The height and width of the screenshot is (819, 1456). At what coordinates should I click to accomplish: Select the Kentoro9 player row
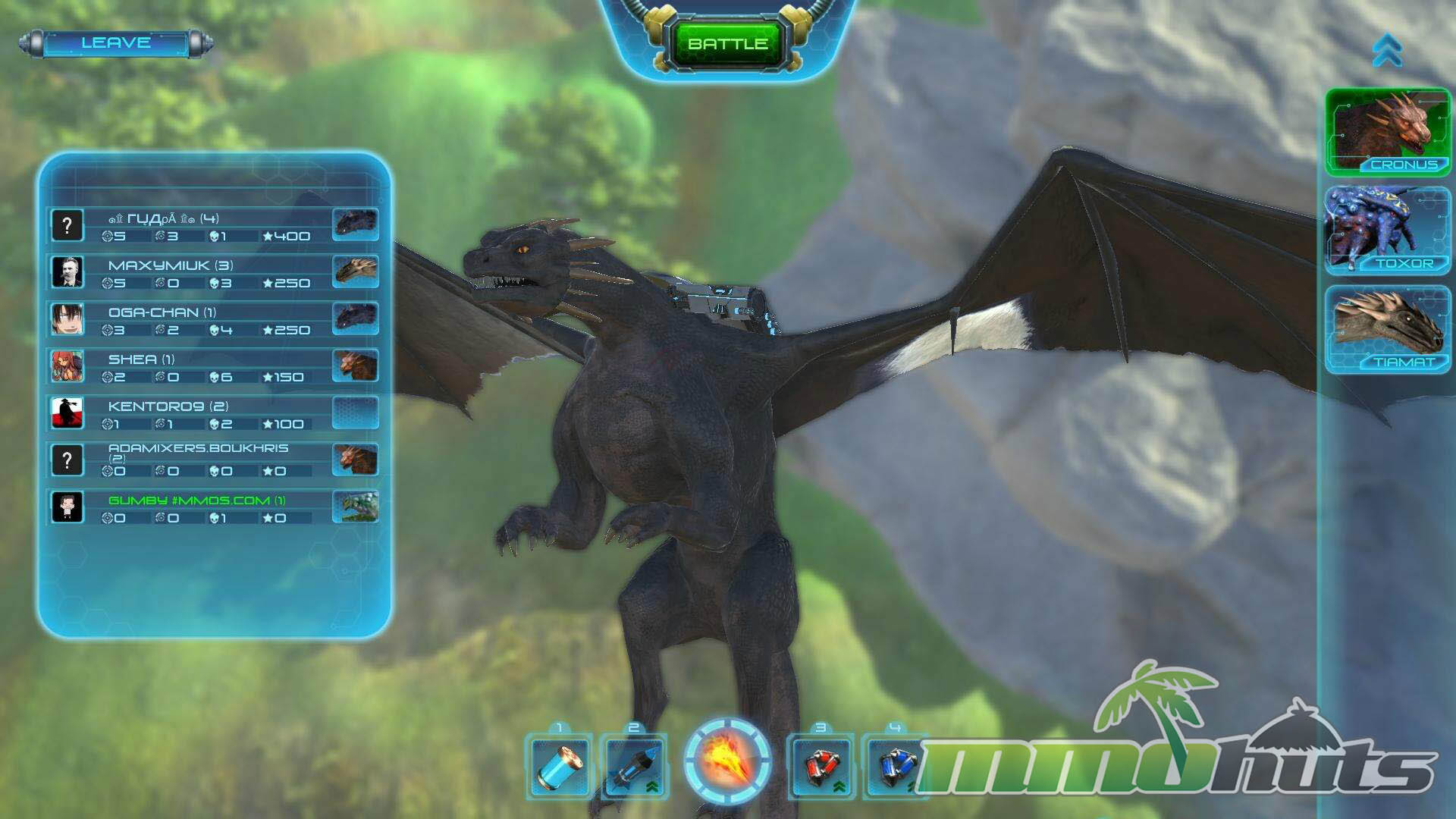(212, 414)
